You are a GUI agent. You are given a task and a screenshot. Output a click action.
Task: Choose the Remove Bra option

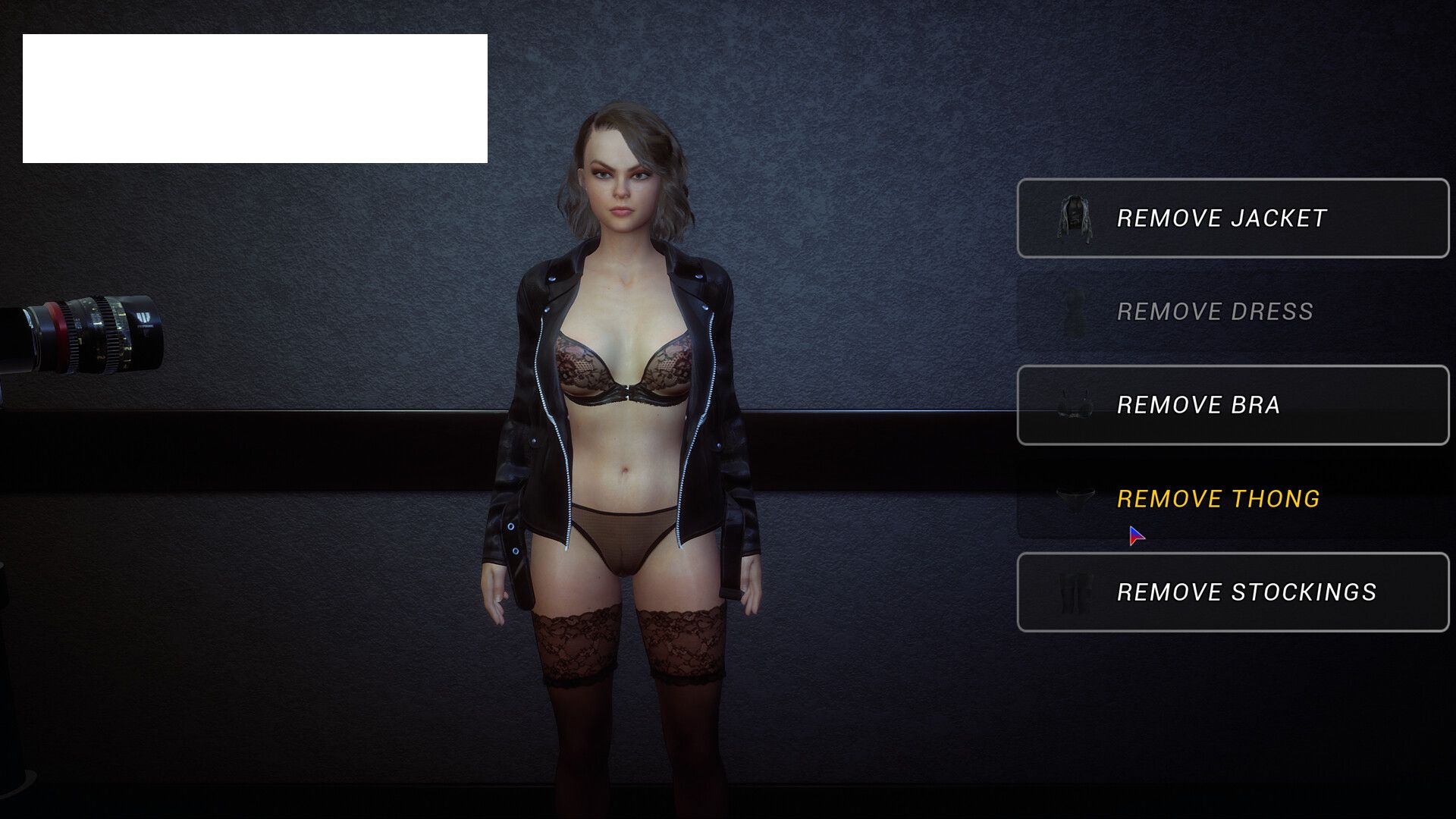point(1232,405)
